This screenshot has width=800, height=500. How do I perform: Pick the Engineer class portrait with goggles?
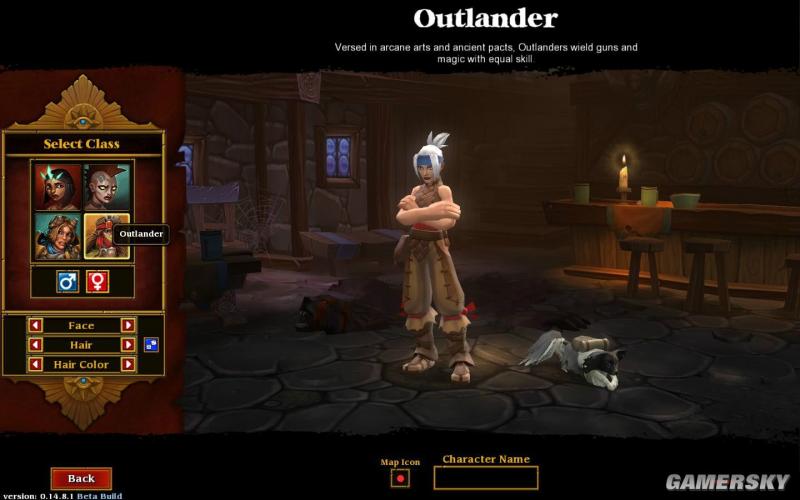coord(57,236)
